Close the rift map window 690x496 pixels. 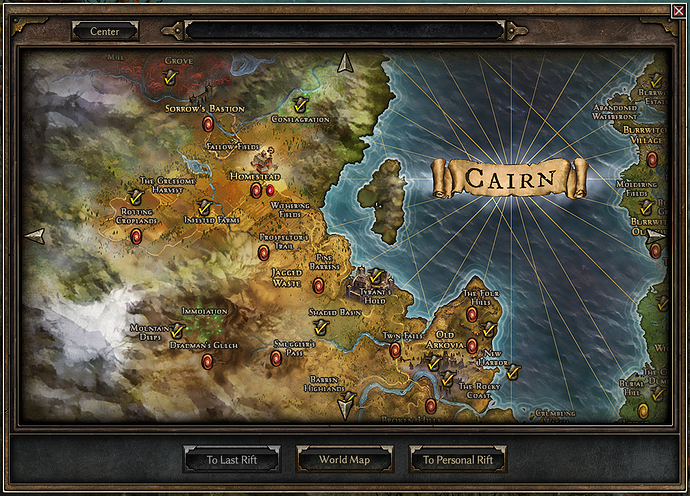[680, 10]
